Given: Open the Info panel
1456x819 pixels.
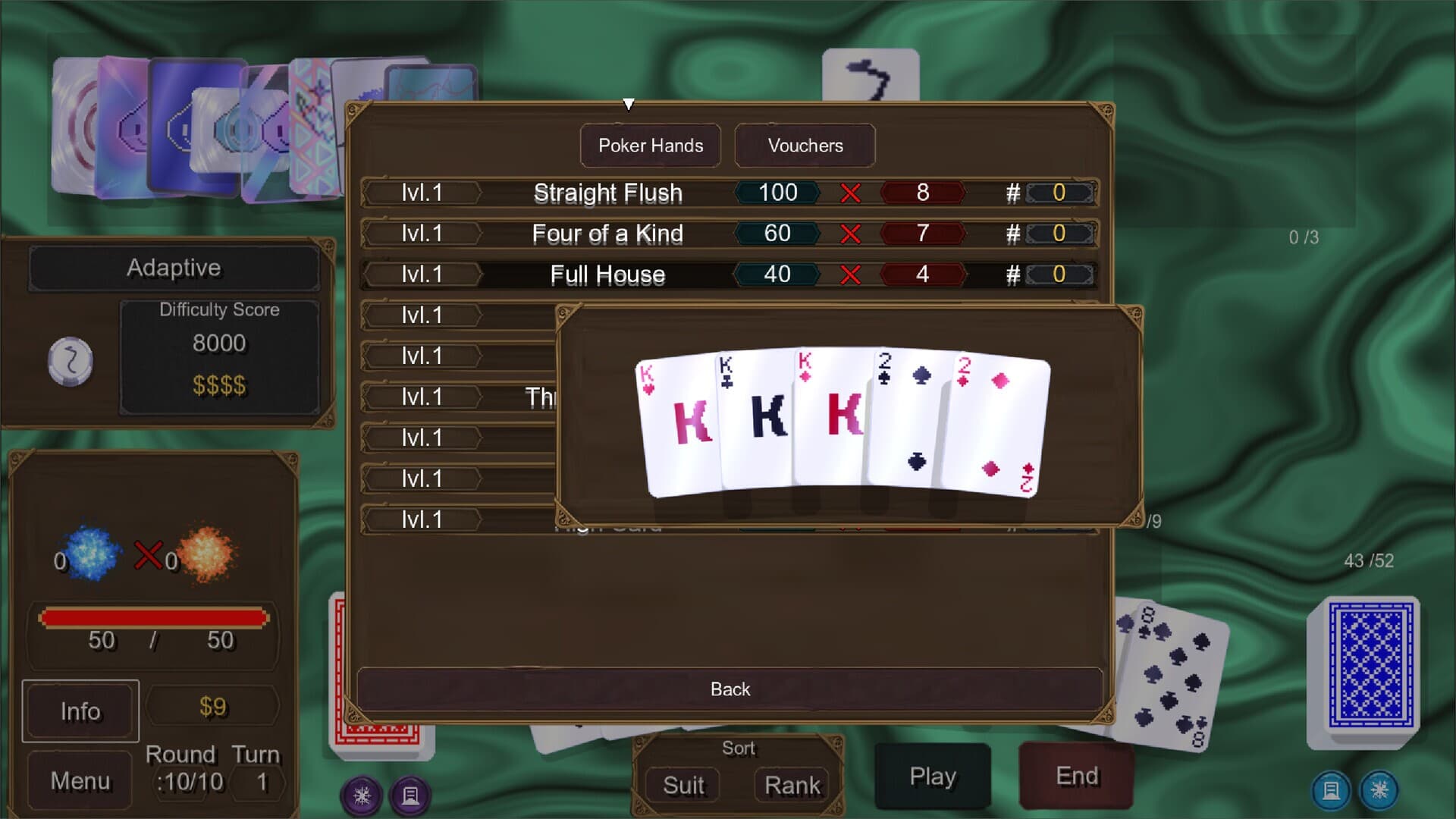Looking at the screenshot, I should [x=80, y=711].
